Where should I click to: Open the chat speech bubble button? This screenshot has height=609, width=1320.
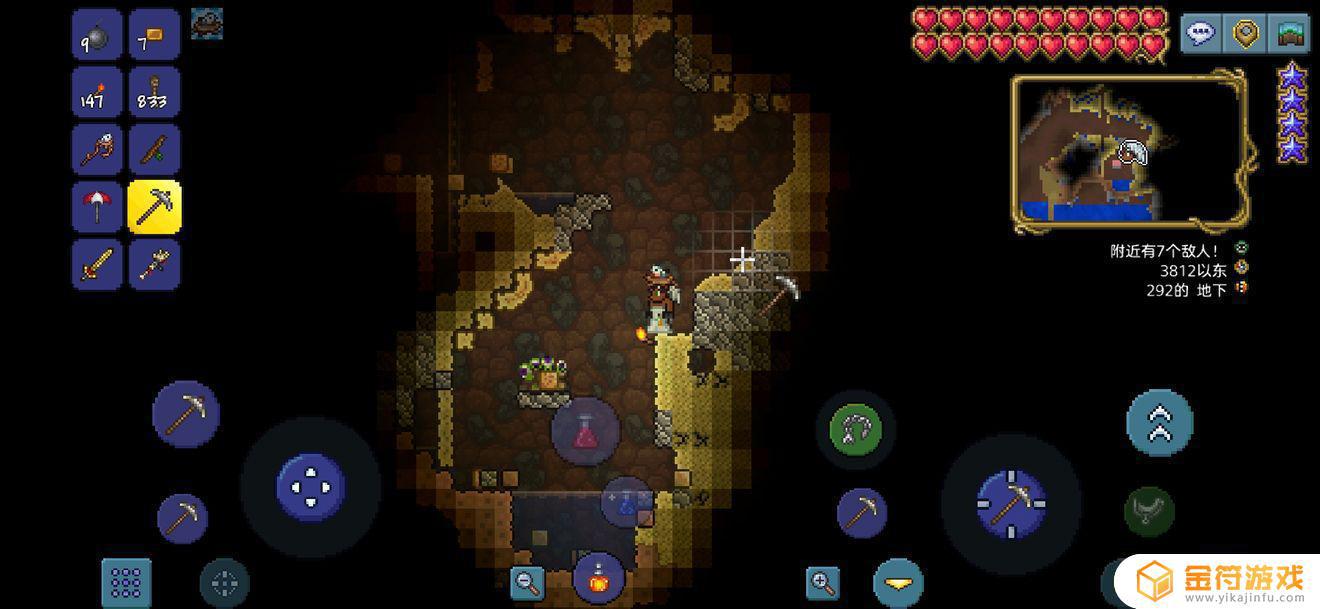coord(1200,33)
